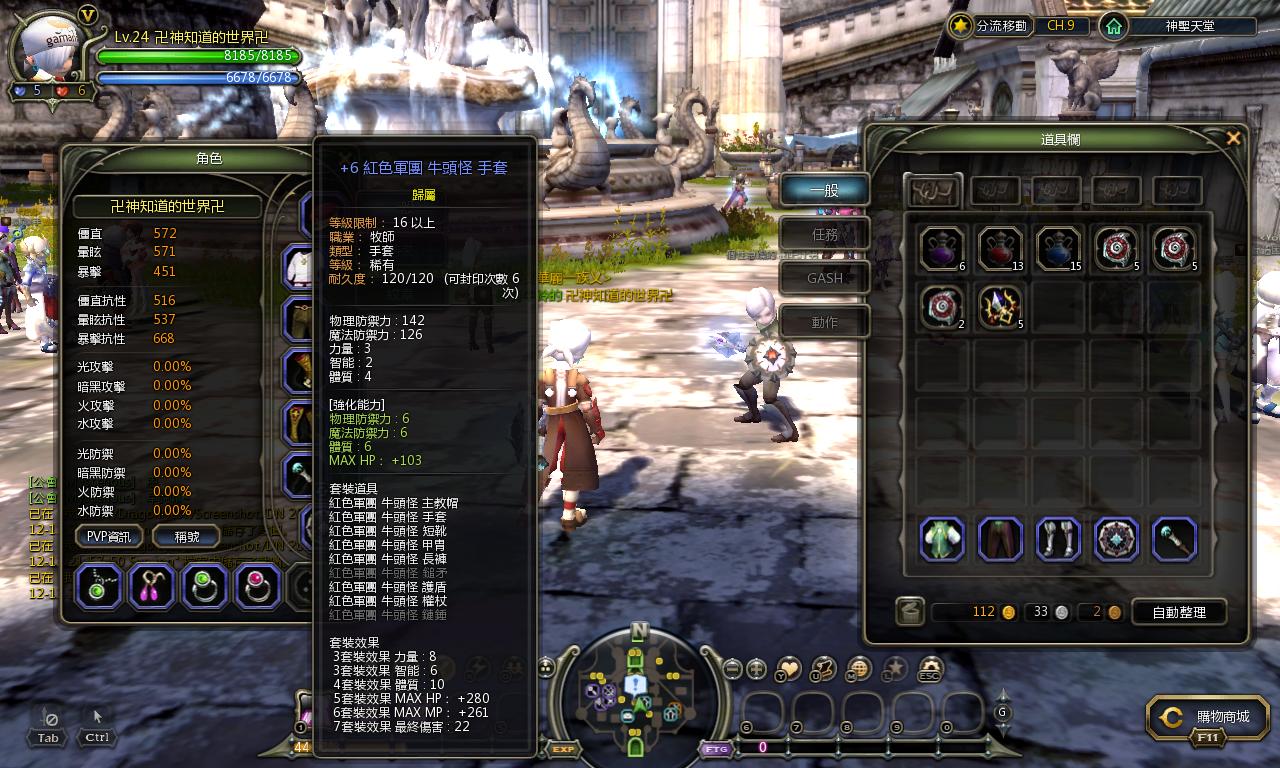Zoom out the minimap with minus button

point(733,669)
